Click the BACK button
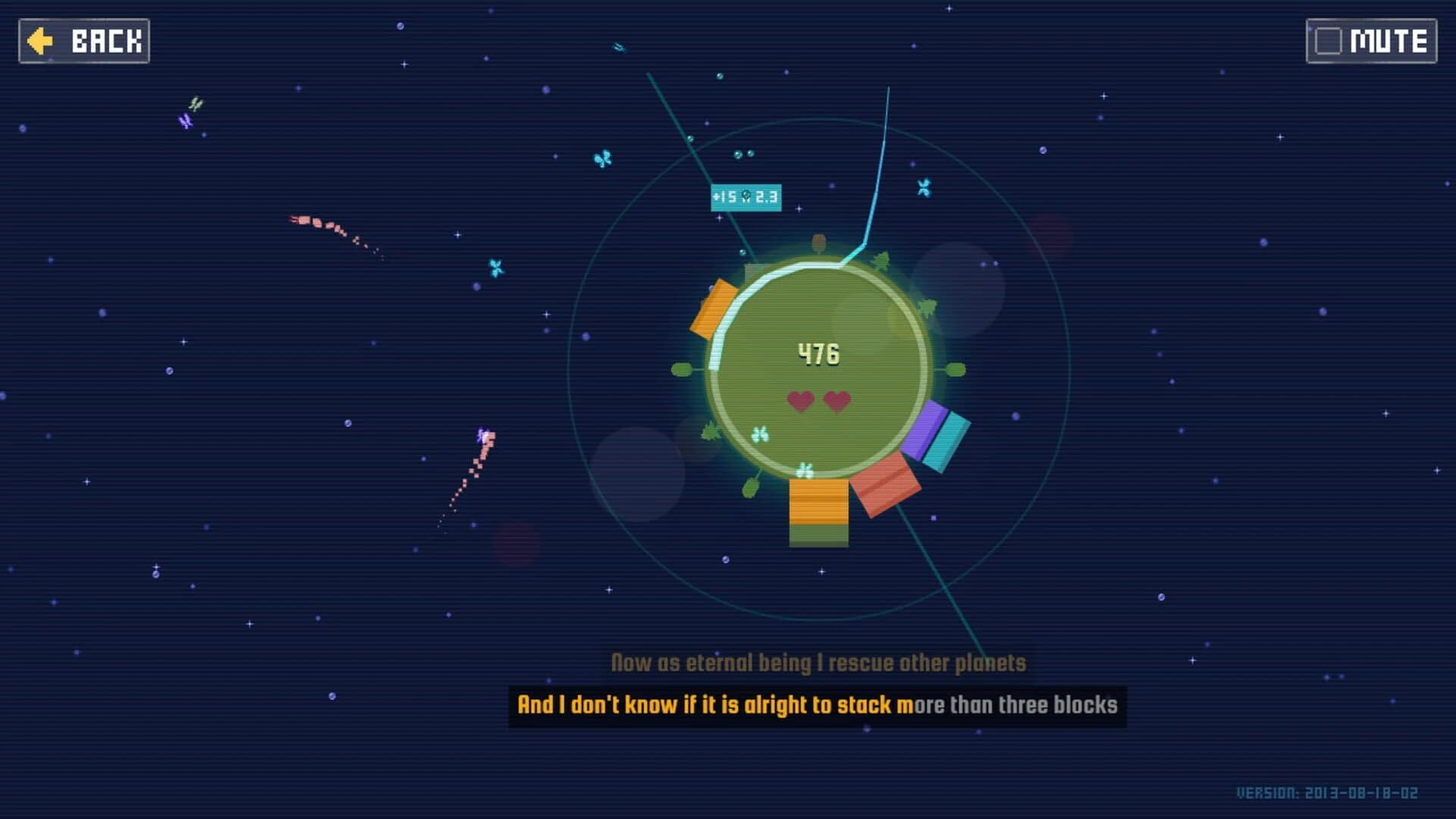The image size is (1456, 819). pyautogui.click(x=83, y=41)
